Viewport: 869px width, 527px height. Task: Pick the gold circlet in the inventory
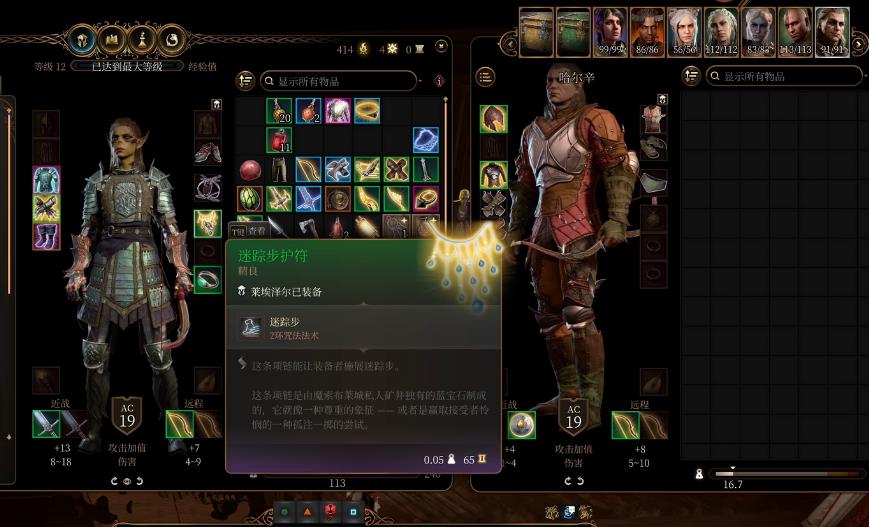pyautogui.click(x=367, y=110)
